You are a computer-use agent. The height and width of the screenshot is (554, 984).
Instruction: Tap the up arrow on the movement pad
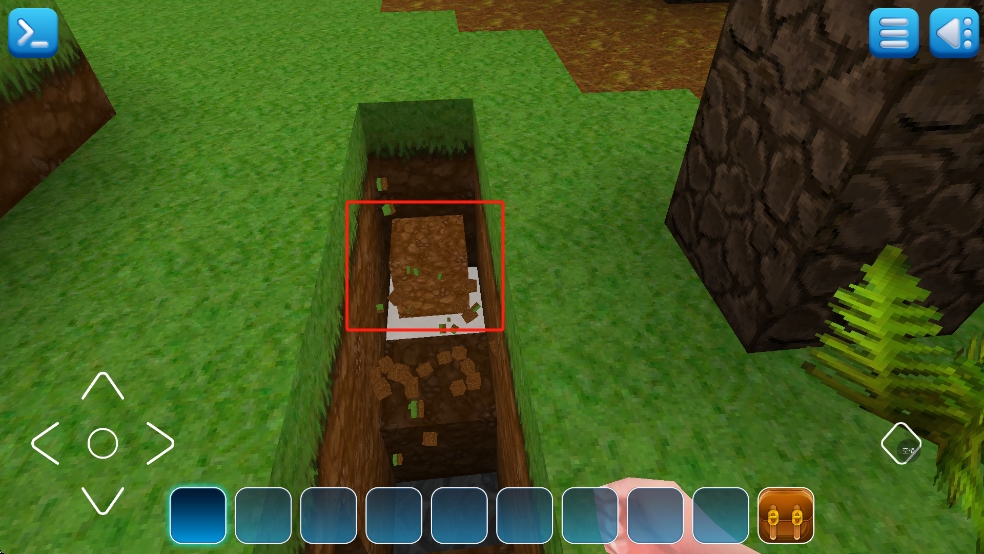click(x=102, y=387)
